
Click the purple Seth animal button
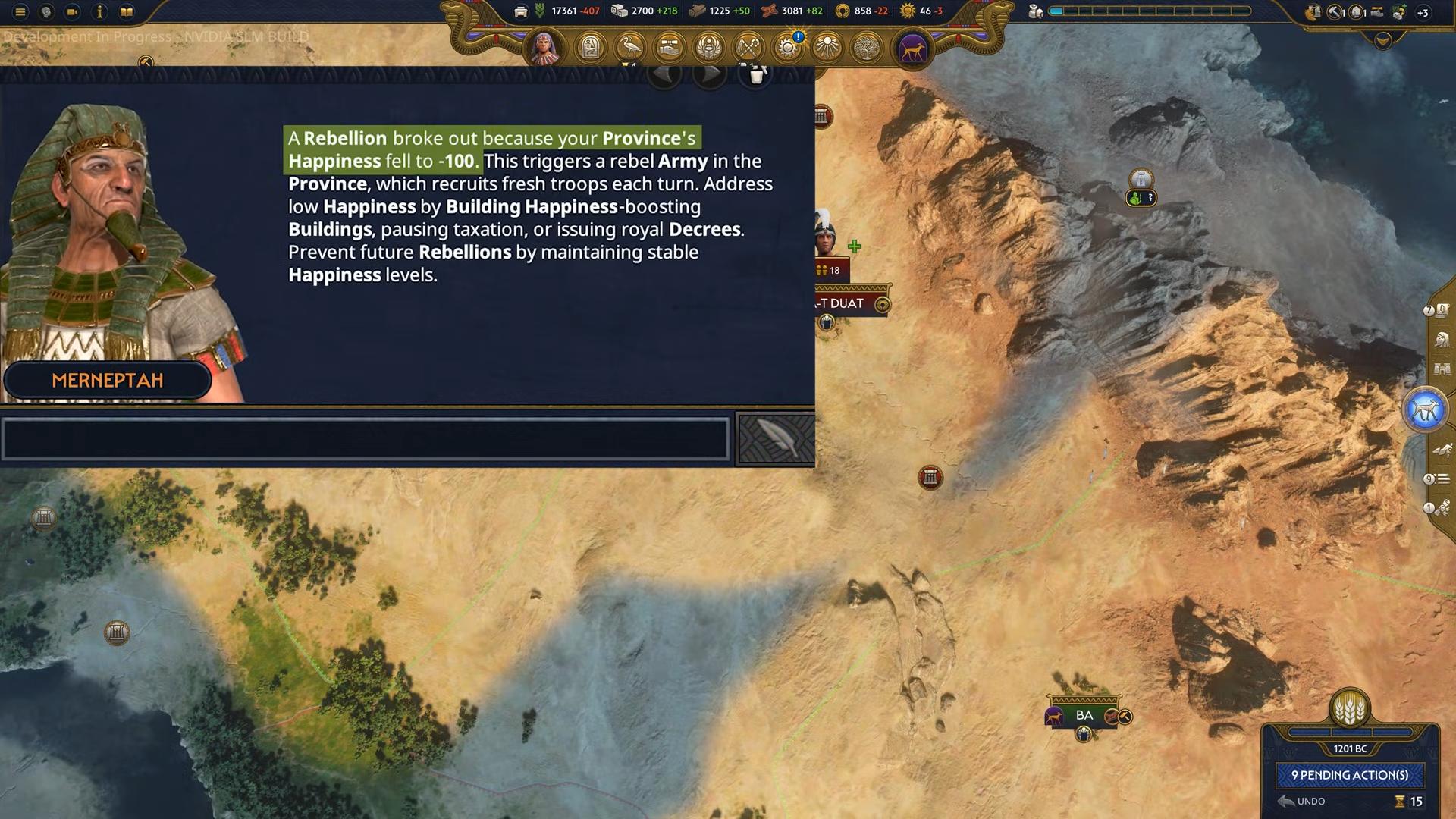(x=912, y=47)
